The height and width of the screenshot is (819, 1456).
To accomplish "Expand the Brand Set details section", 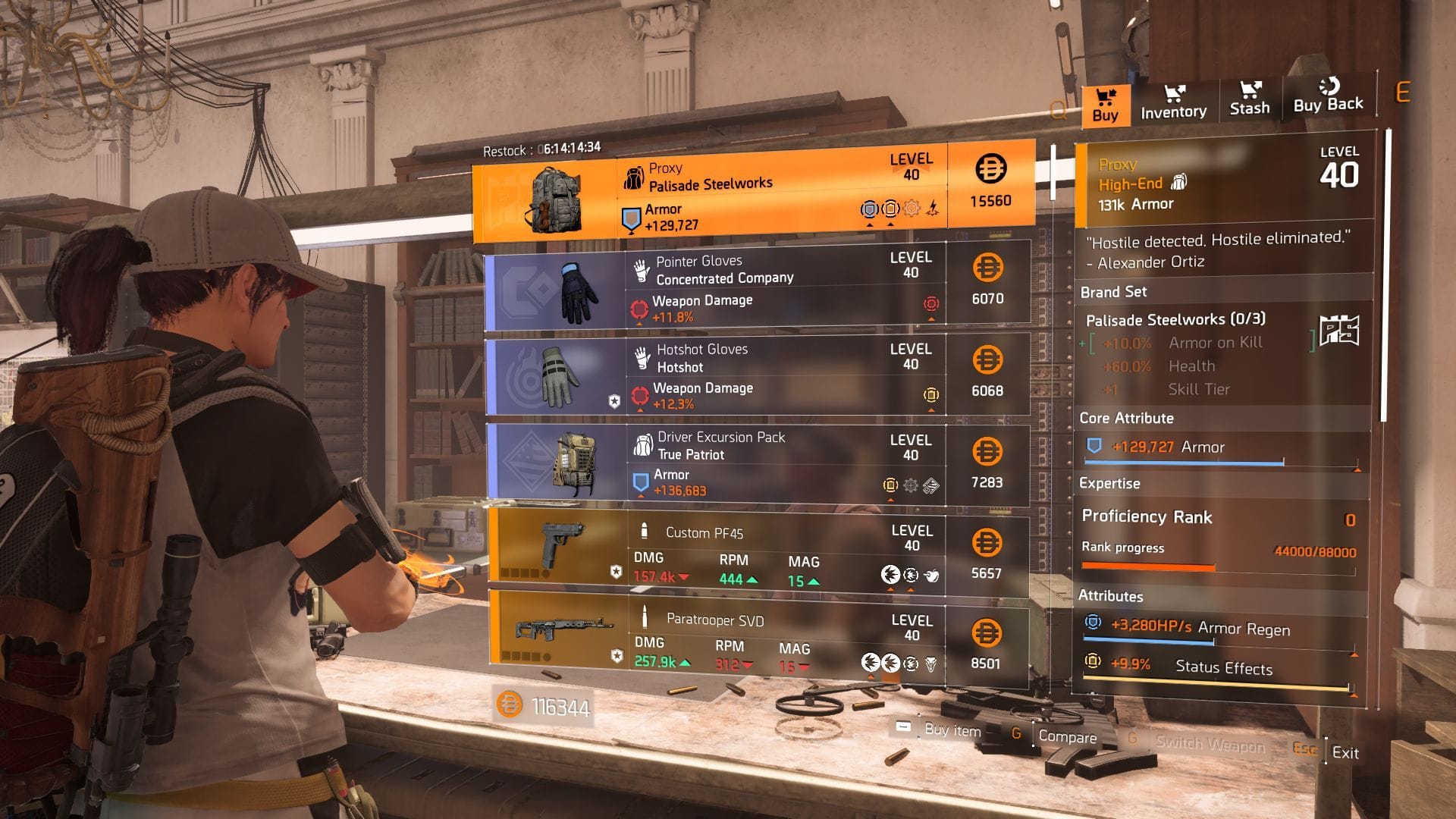I will click(1113, 292).
